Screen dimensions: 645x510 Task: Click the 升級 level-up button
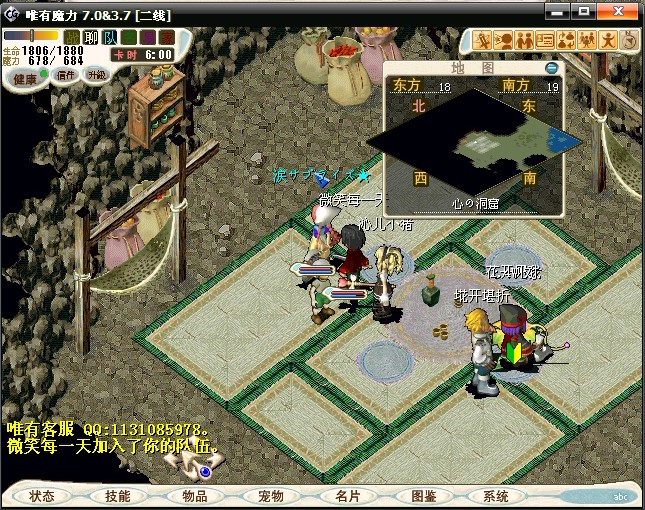[97, 75]
